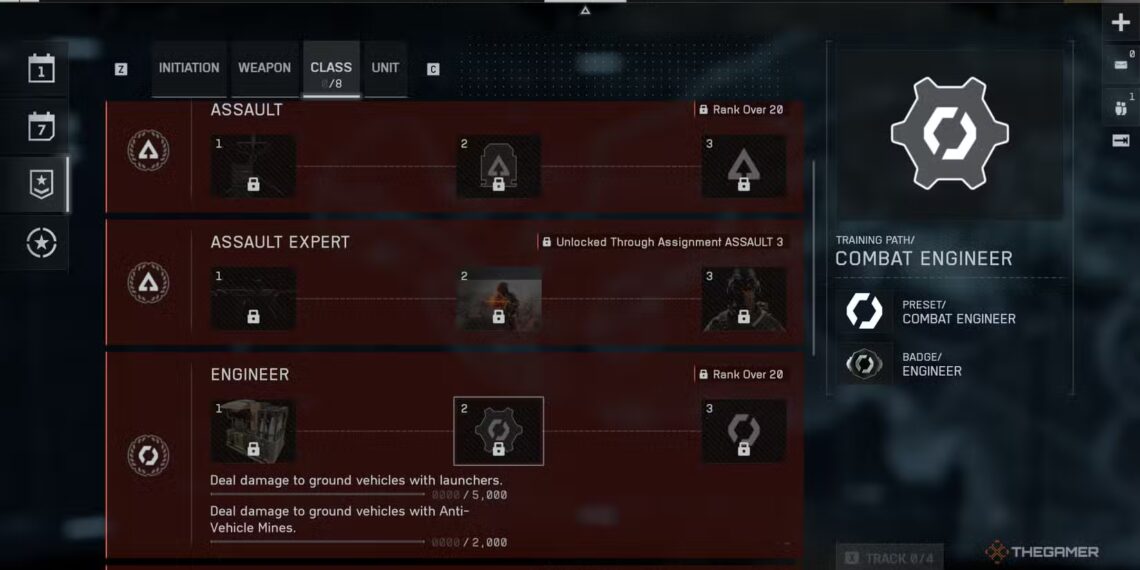
Task: Select Engineer tier 1 crate reward
Action: (x=253, y=431)
